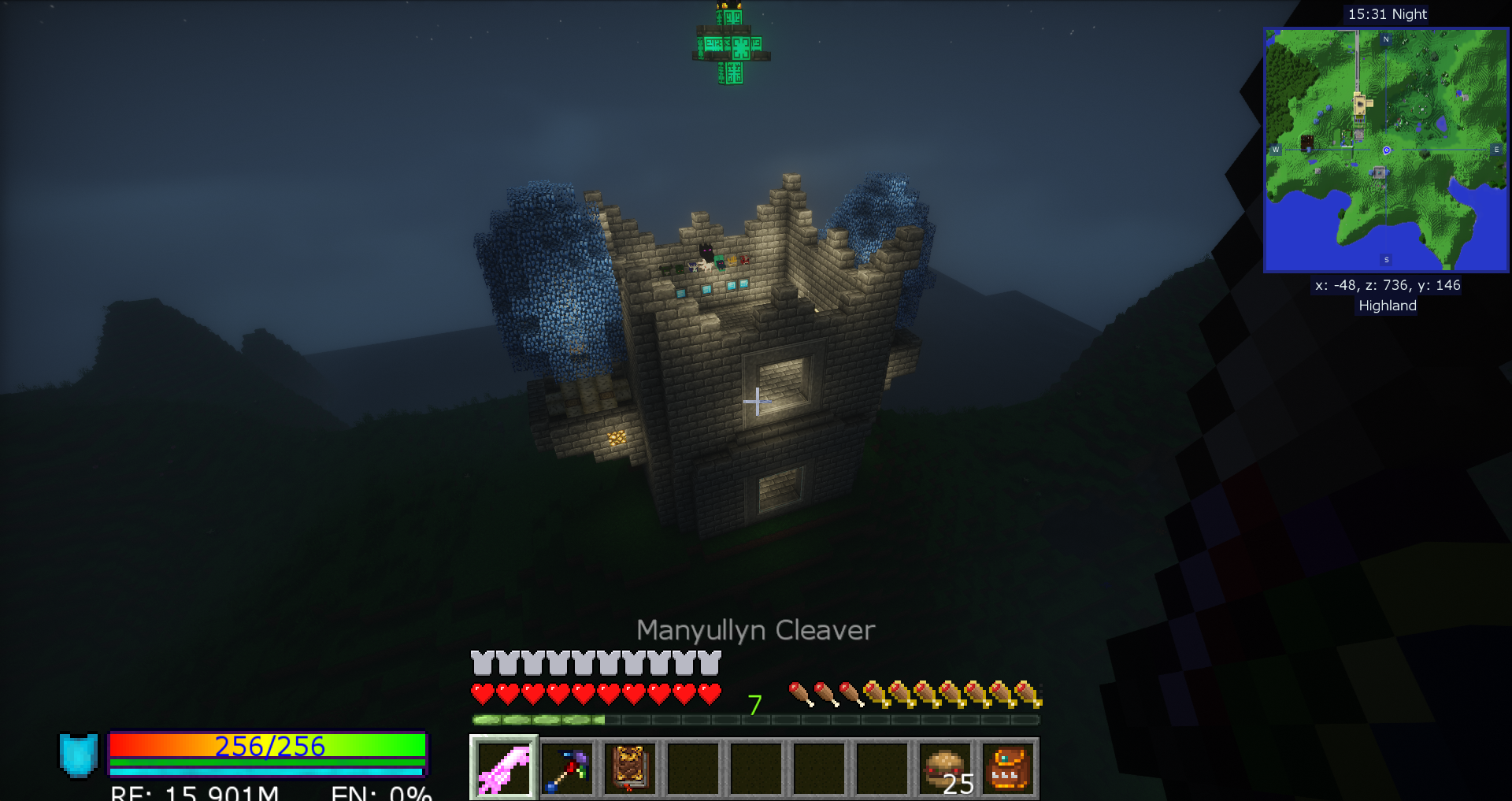
Task: Select the orange backpack hotbar slot
Action: tap(1008, 768)
